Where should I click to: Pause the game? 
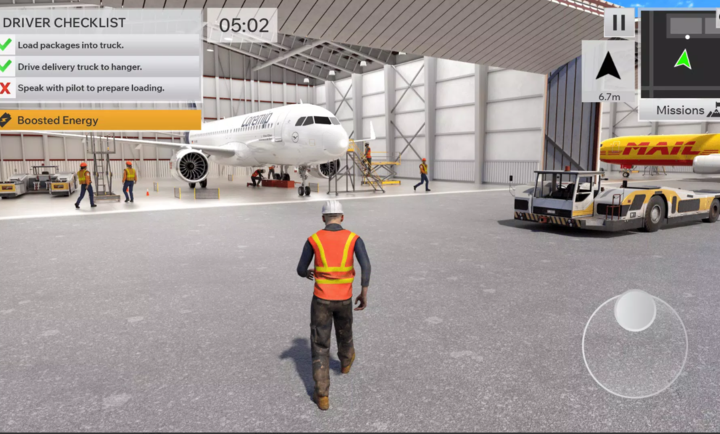[618, 22]
